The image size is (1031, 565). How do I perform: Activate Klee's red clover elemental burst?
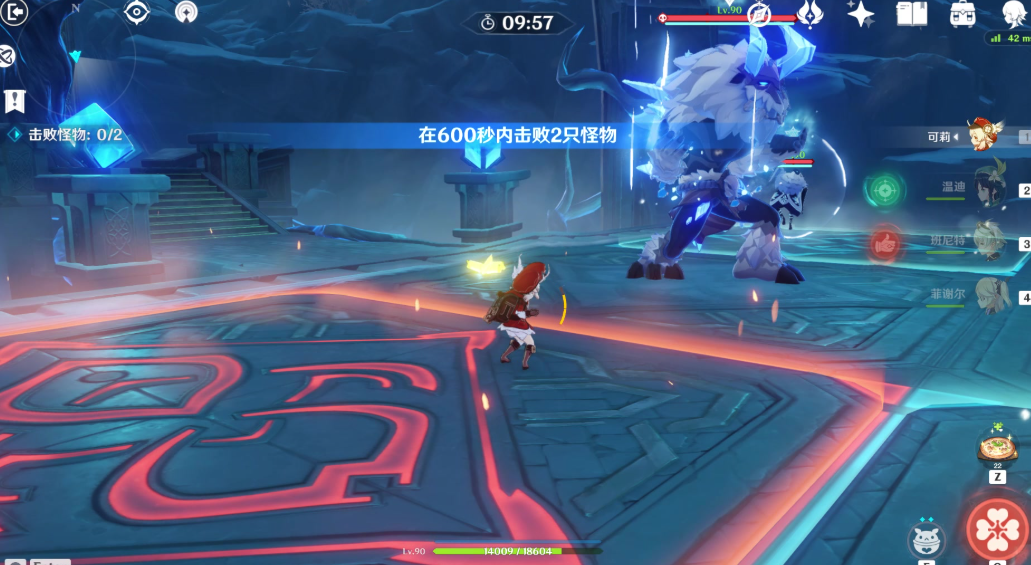(x=997, y=532)
